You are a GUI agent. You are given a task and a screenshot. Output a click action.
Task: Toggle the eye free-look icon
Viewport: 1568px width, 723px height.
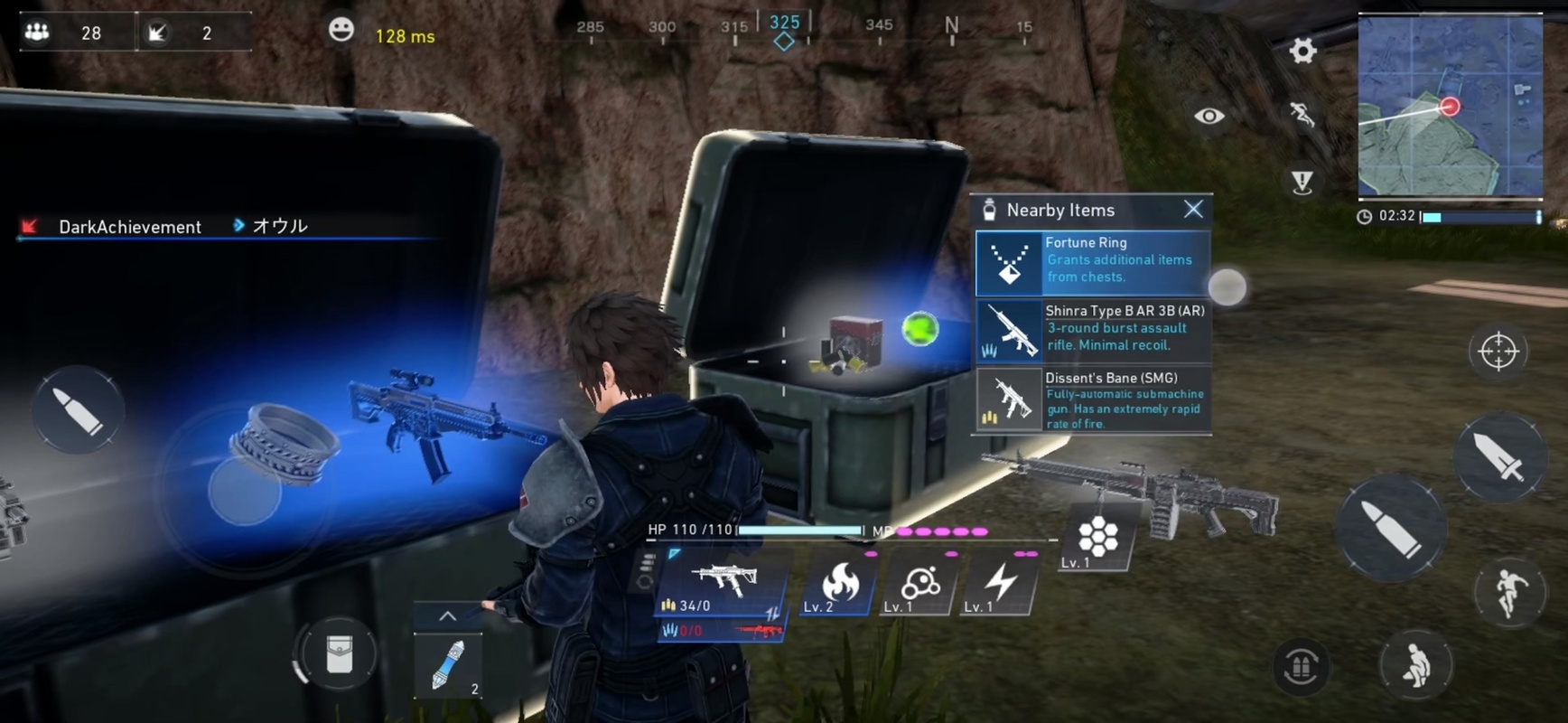coord(1209,117)
